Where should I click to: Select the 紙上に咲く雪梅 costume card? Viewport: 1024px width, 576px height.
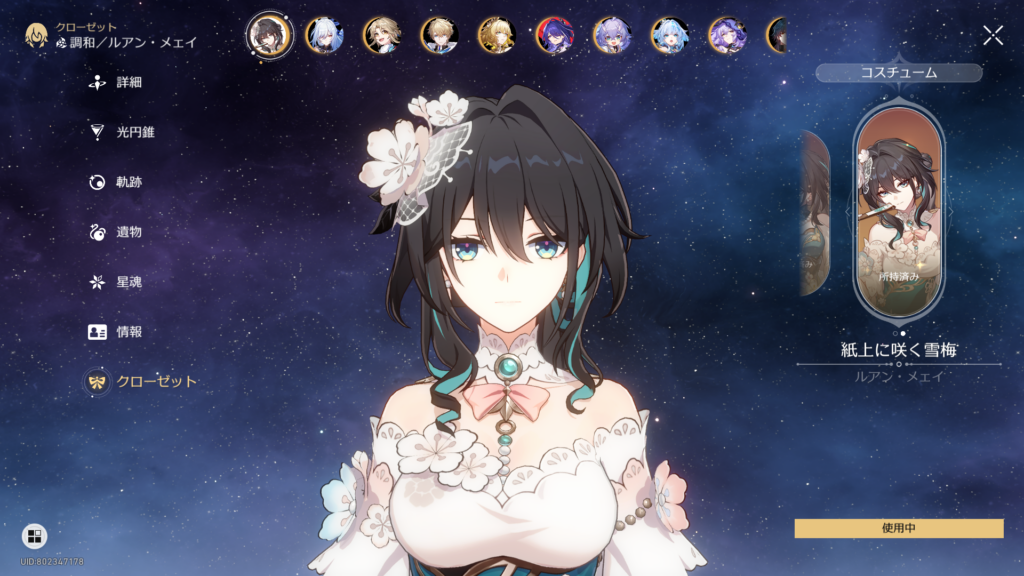[x=899, y=210]
